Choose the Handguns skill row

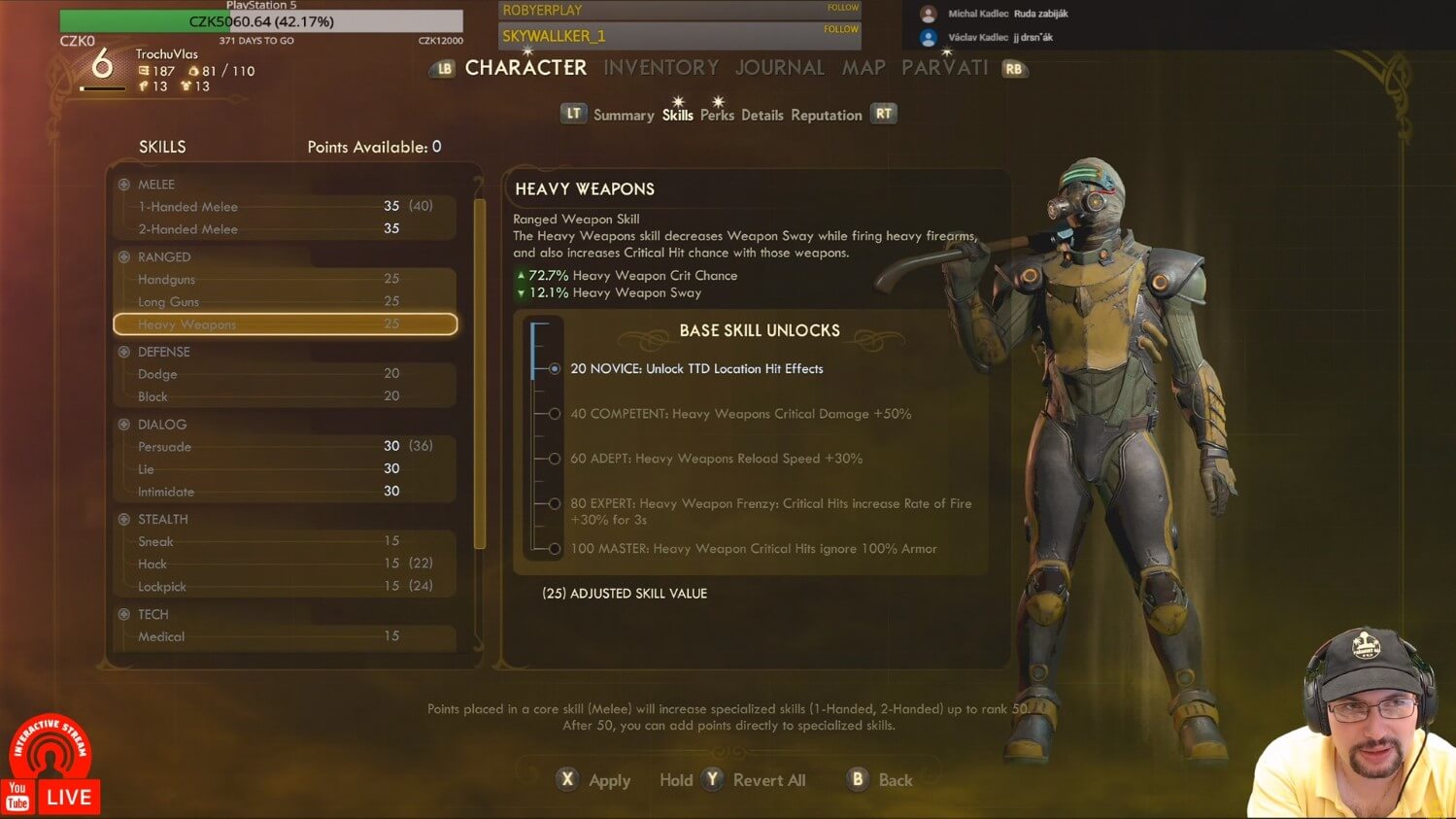(285, 279)
